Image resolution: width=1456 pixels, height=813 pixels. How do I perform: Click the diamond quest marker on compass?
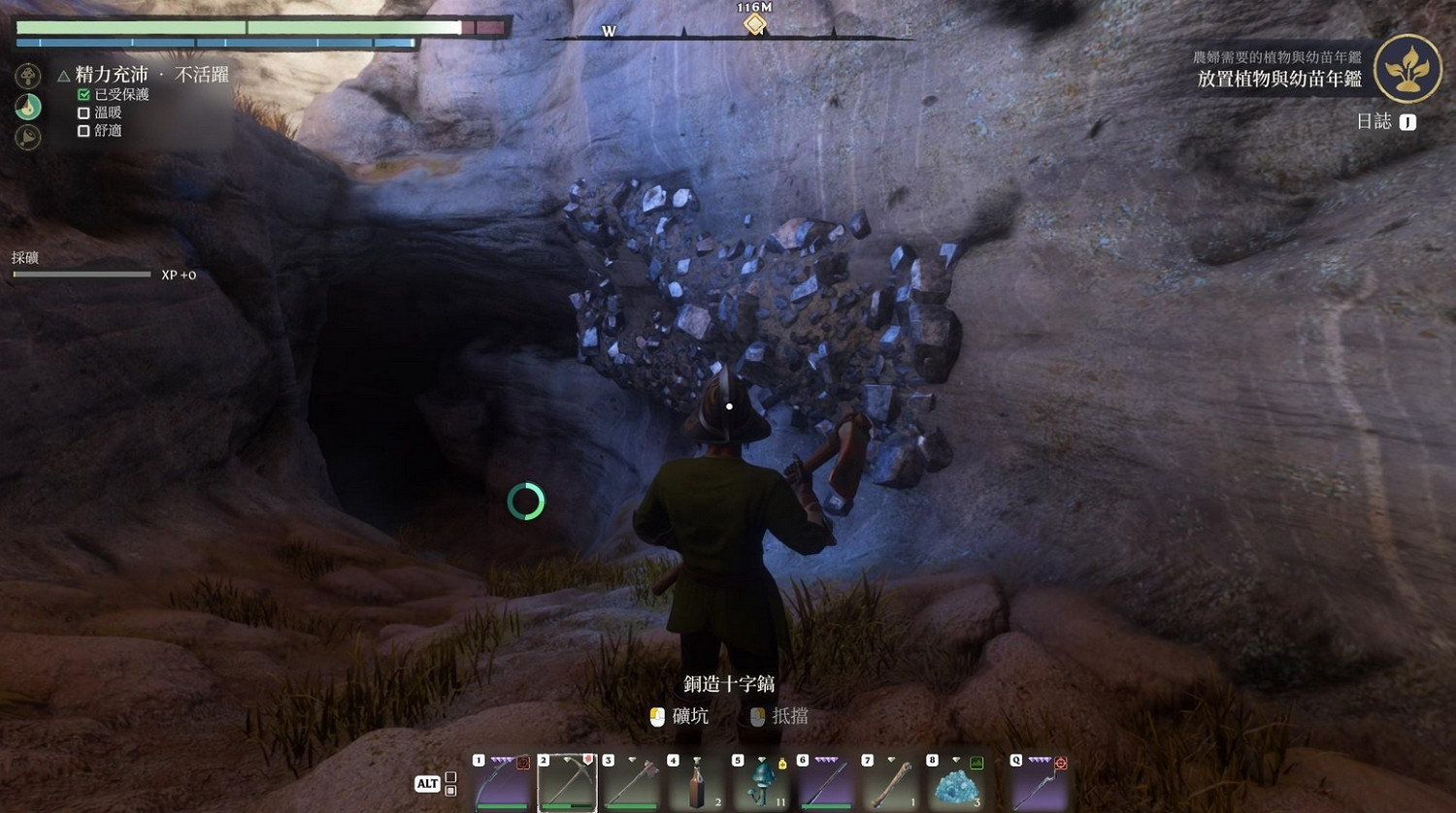click(754, 24)
